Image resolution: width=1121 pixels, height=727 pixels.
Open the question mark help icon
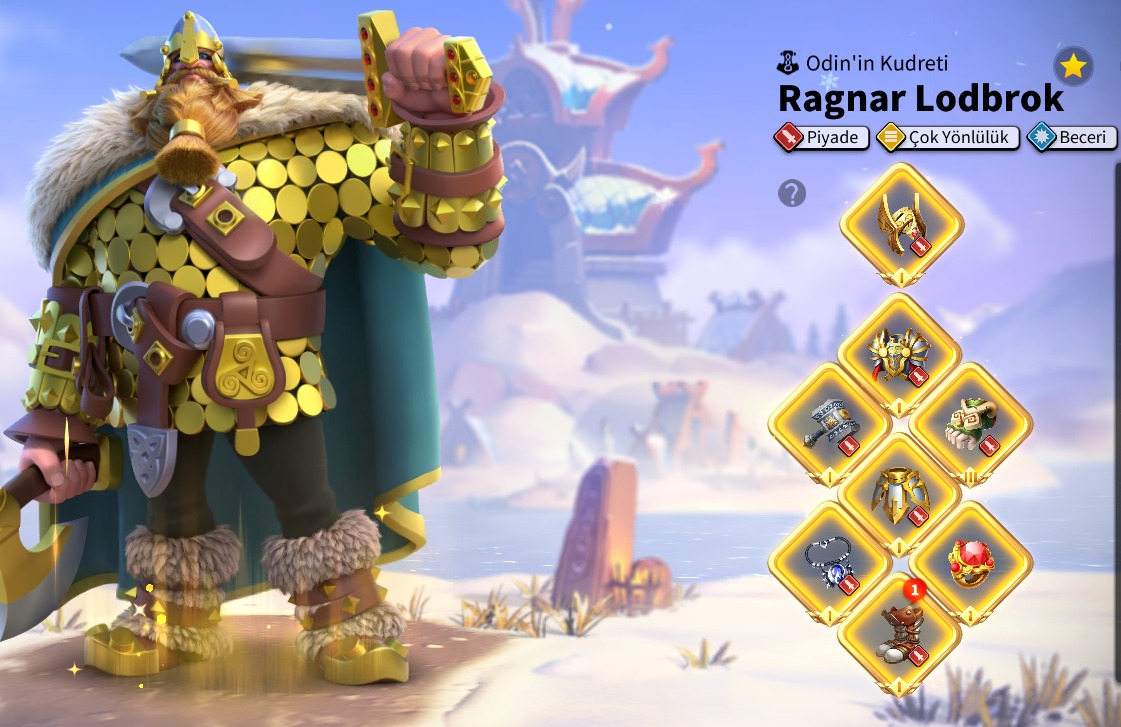[x=792, y=193]
